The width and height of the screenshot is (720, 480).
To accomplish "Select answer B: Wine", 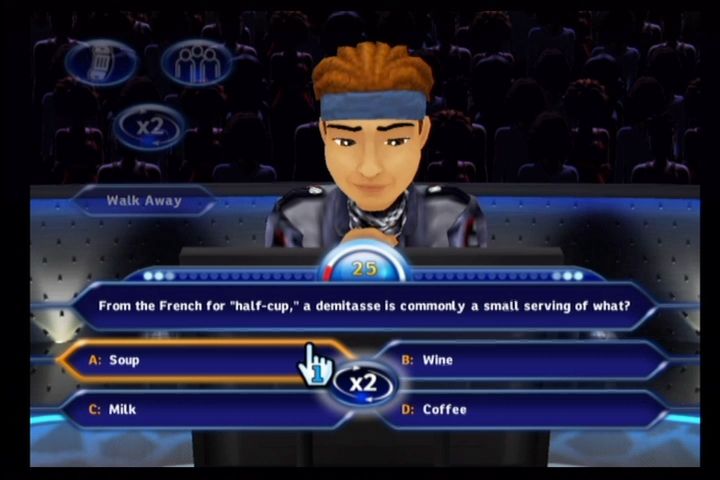I will pos(520,360).
